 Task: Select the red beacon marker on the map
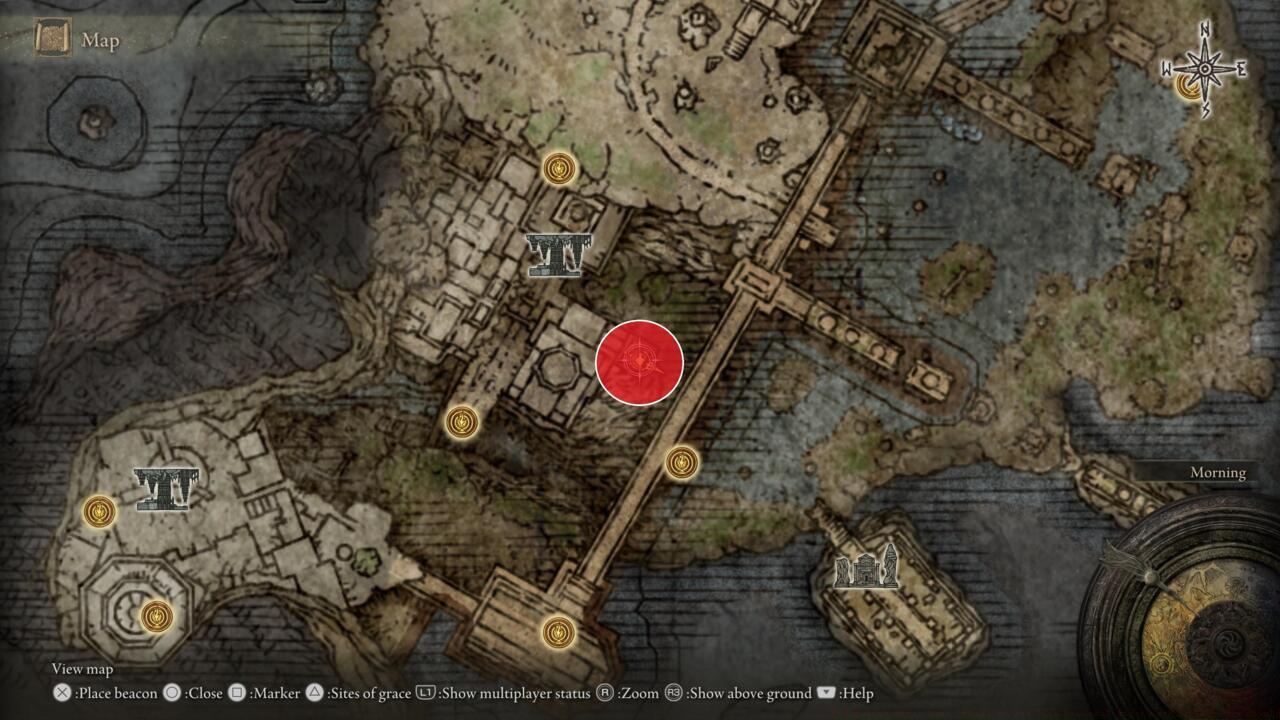[x=638, y=360]
